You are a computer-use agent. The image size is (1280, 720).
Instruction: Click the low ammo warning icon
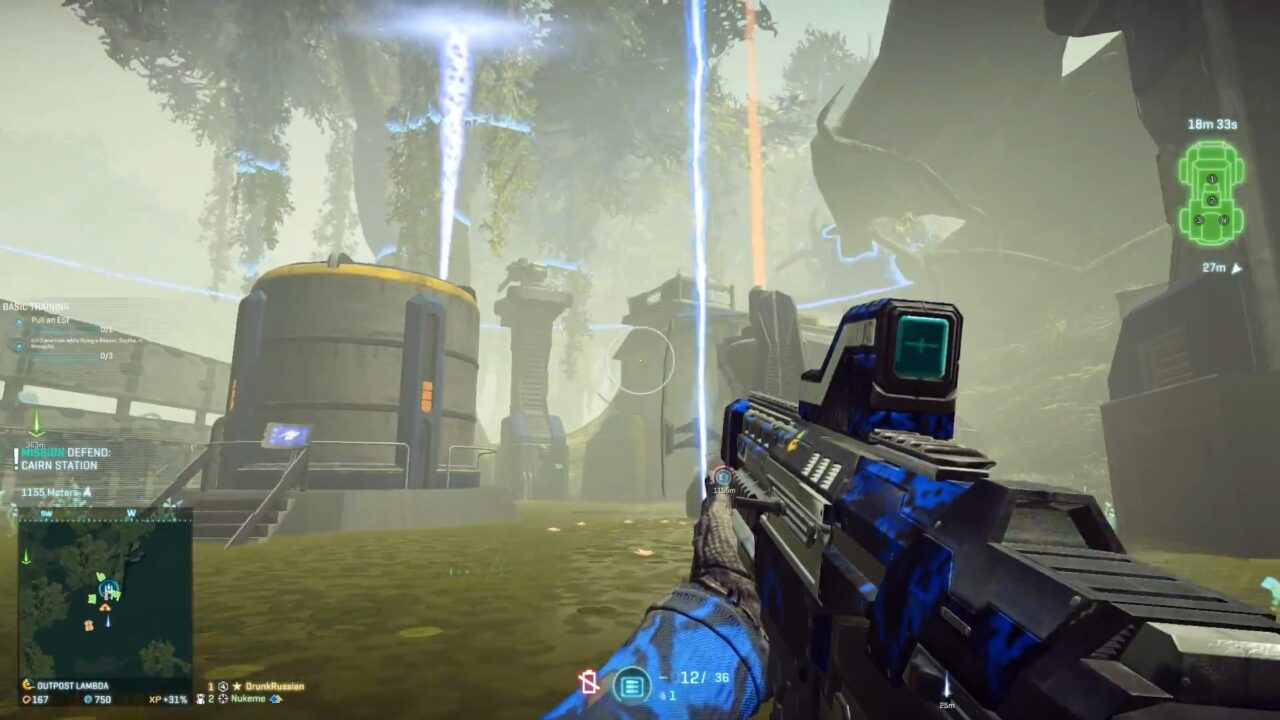coord(588,681)
